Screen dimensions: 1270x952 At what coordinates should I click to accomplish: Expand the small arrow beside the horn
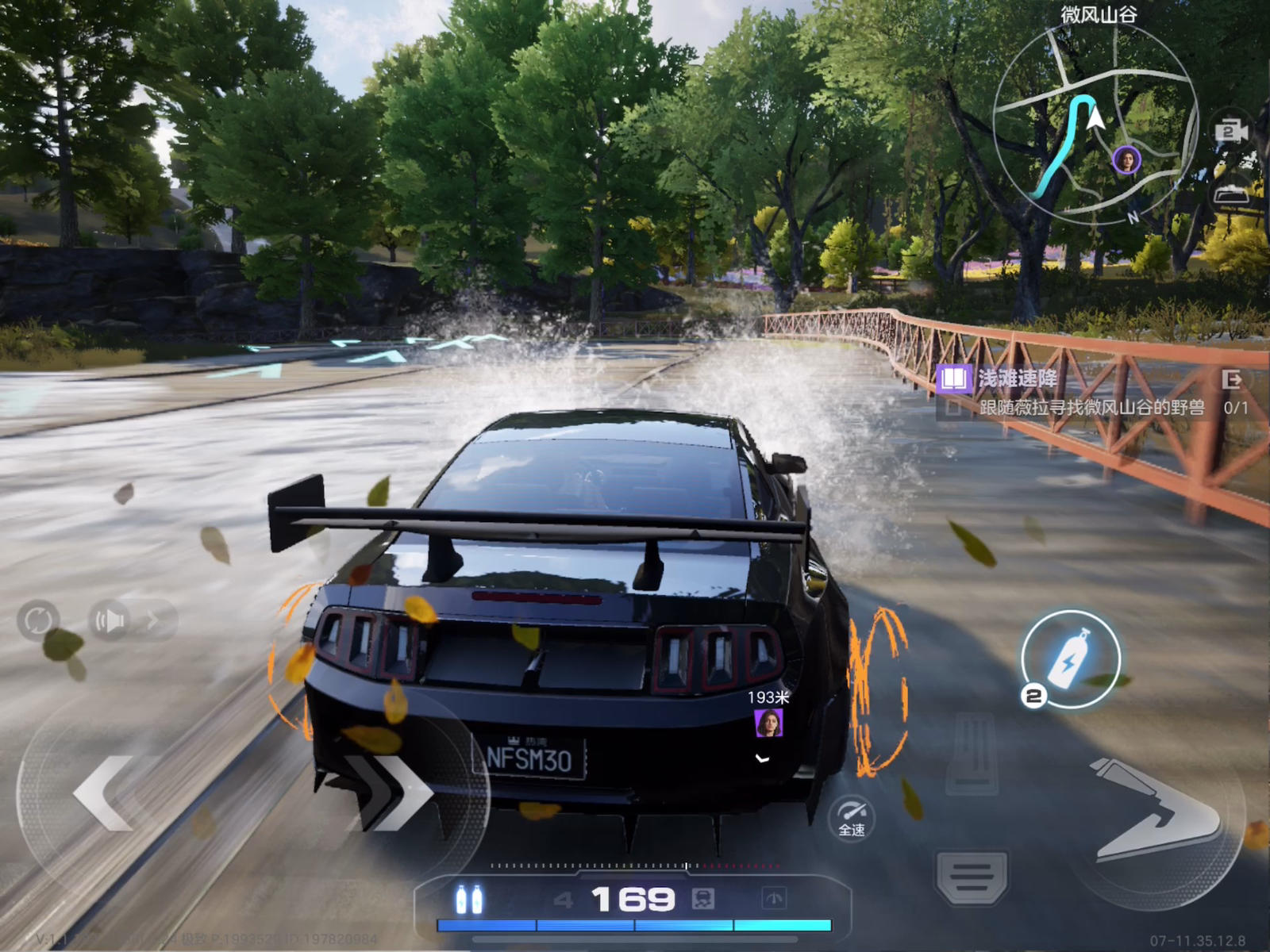coord(153,620)
